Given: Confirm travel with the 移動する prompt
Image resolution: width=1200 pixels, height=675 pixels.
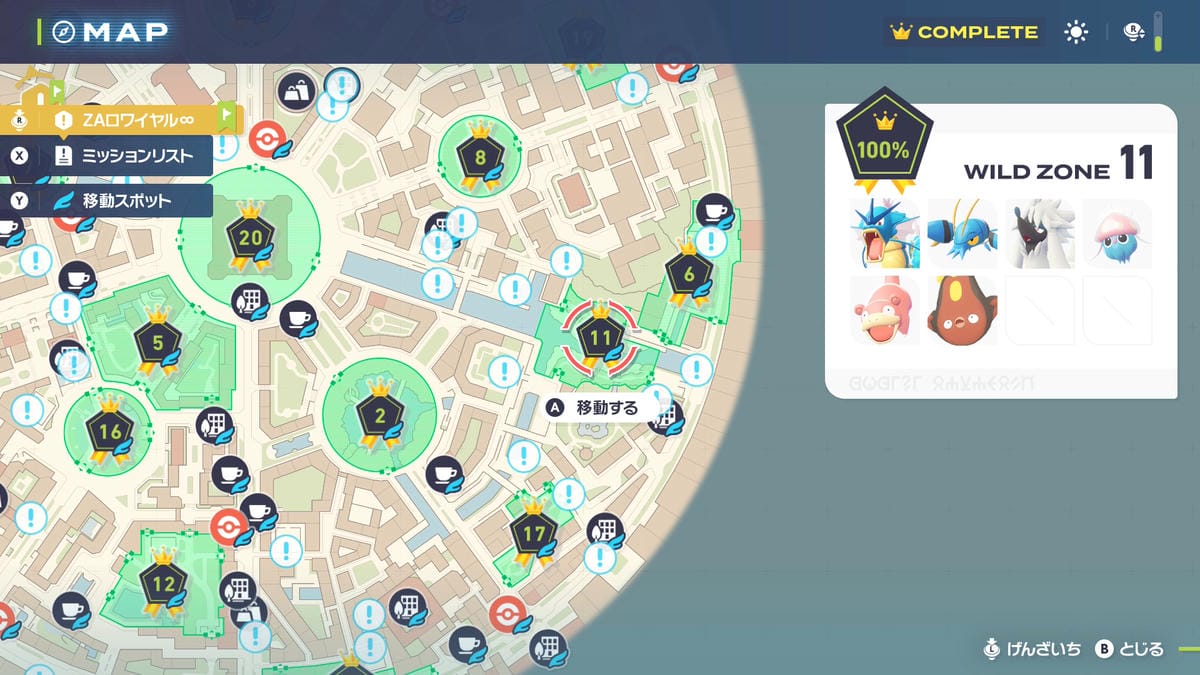Looking at the screenshot, I should (x=596, y=408).
